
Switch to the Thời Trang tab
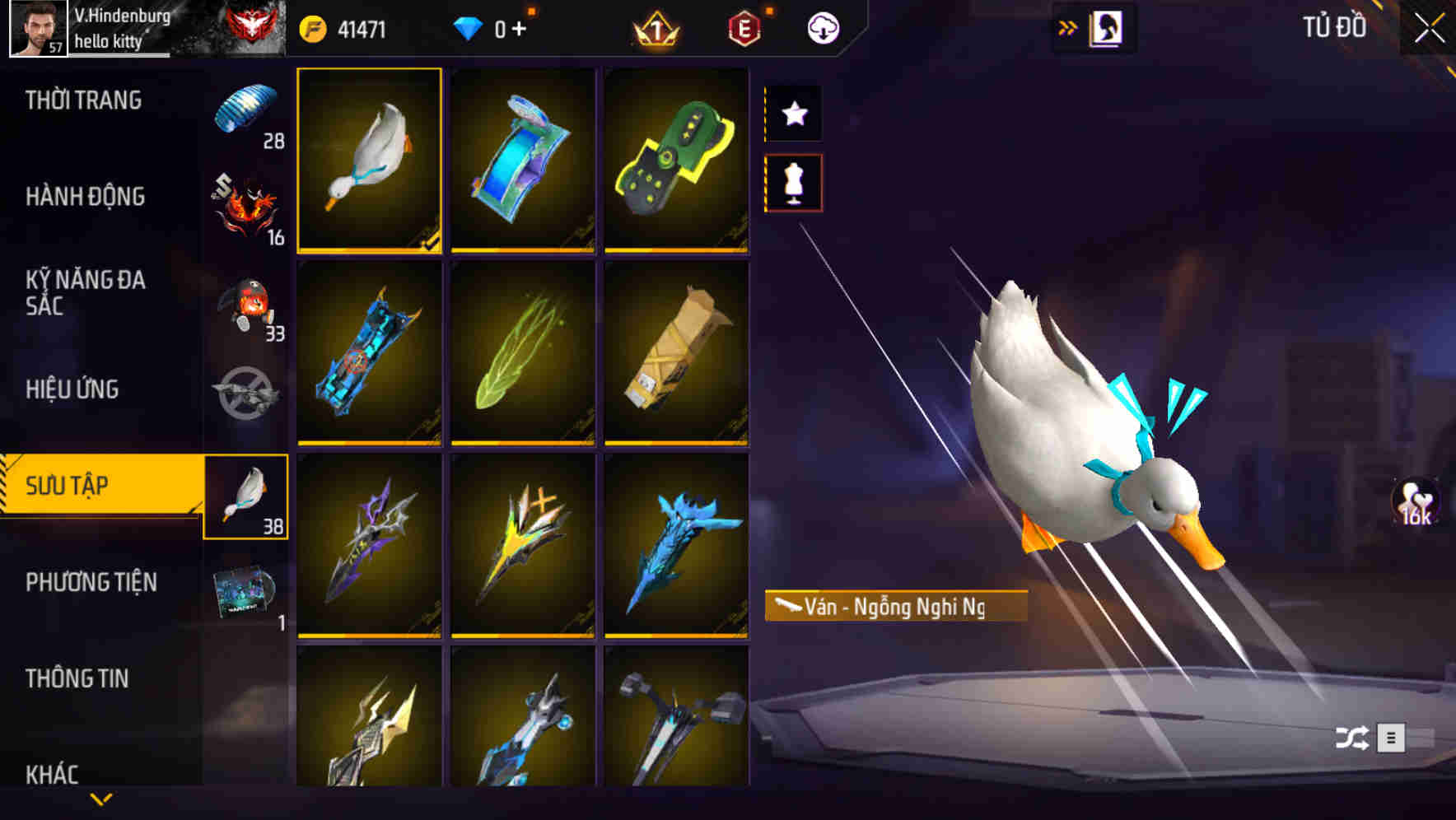tap(82, 100)
